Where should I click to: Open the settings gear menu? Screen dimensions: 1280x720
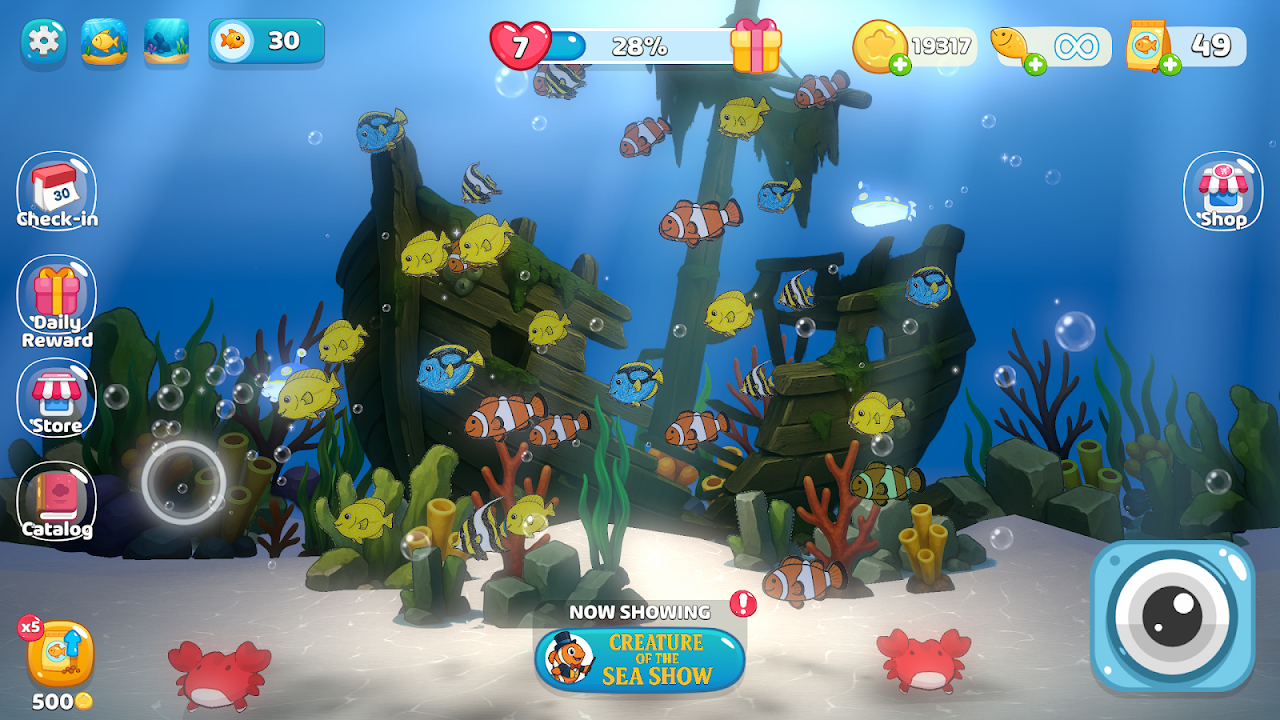pos(44,42)
